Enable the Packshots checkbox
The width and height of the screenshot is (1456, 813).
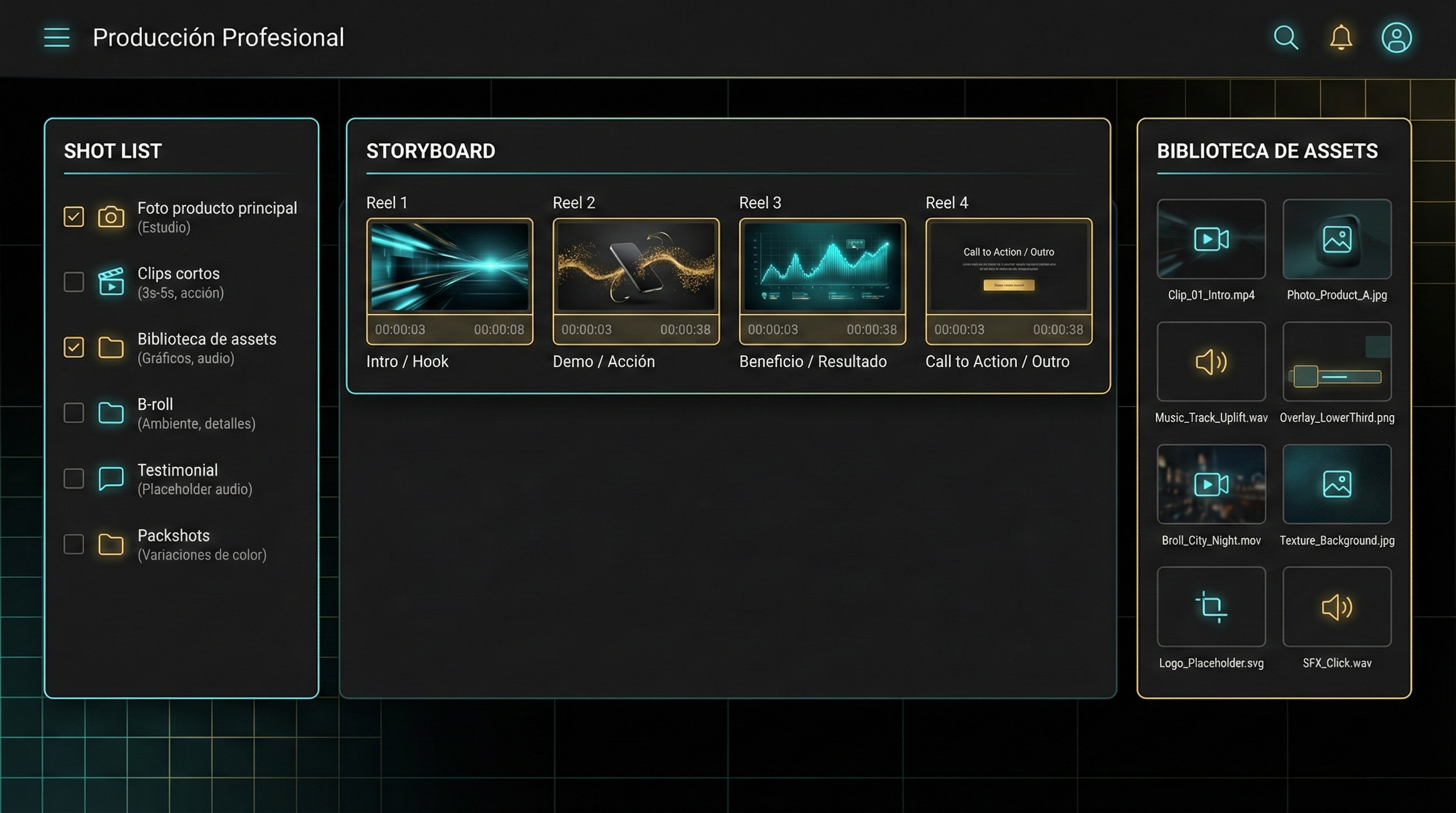(x=74, y=544)
